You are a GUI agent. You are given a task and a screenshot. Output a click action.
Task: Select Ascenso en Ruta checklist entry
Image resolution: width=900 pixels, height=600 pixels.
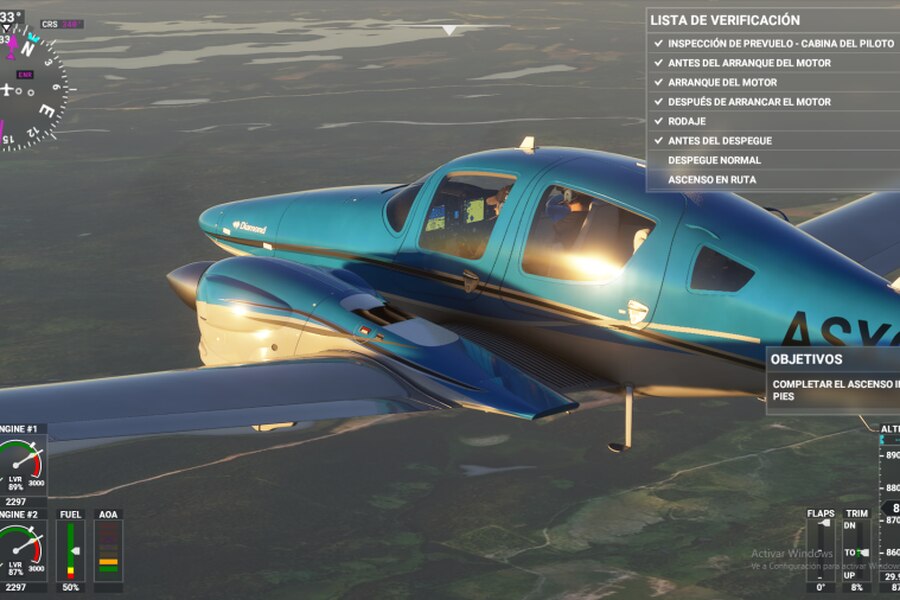click(712, 180)
